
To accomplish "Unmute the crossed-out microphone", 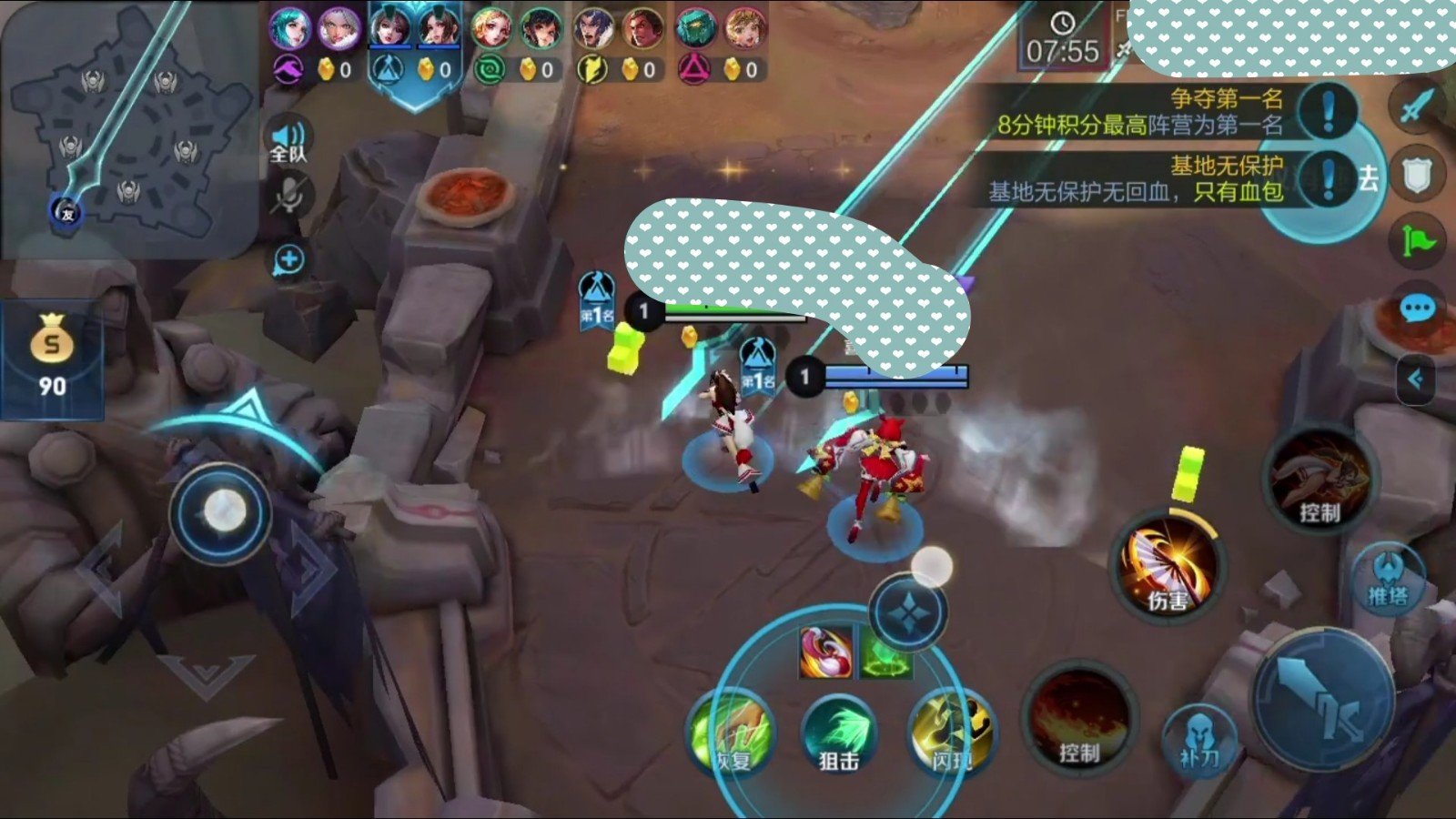I will coord(290,195).
